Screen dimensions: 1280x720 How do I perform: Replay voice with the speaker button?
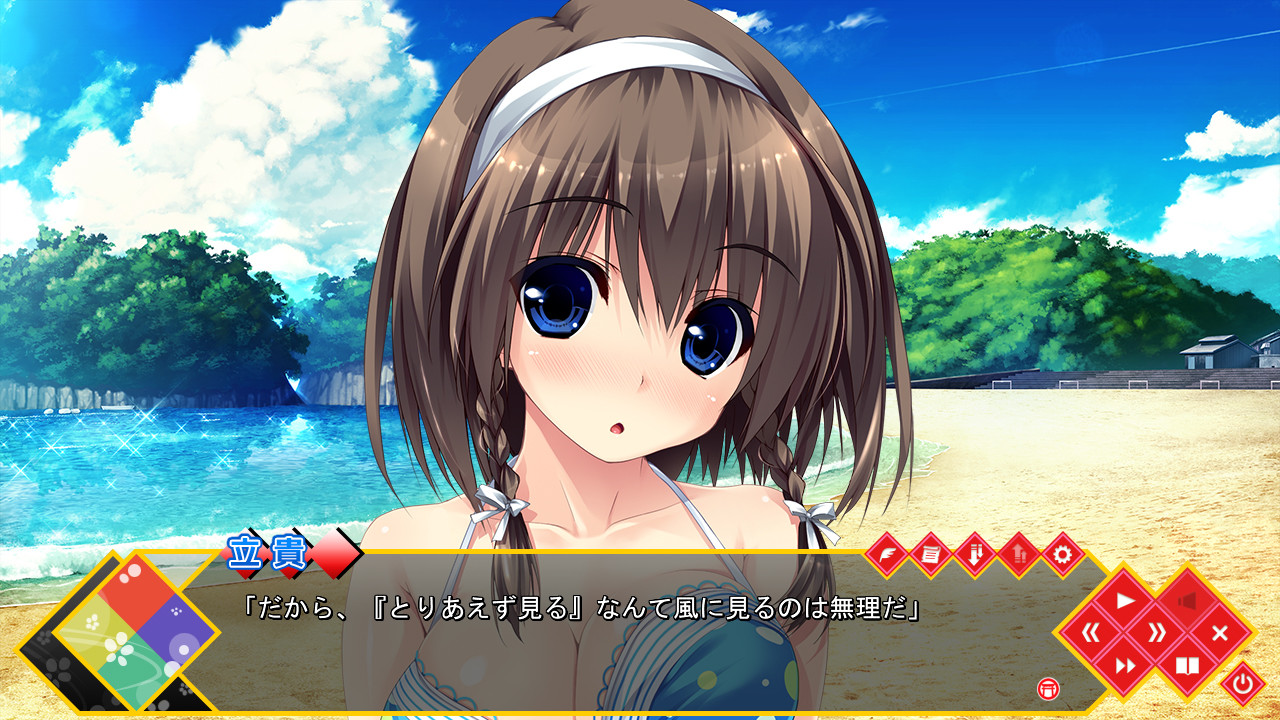(1187, 600)
